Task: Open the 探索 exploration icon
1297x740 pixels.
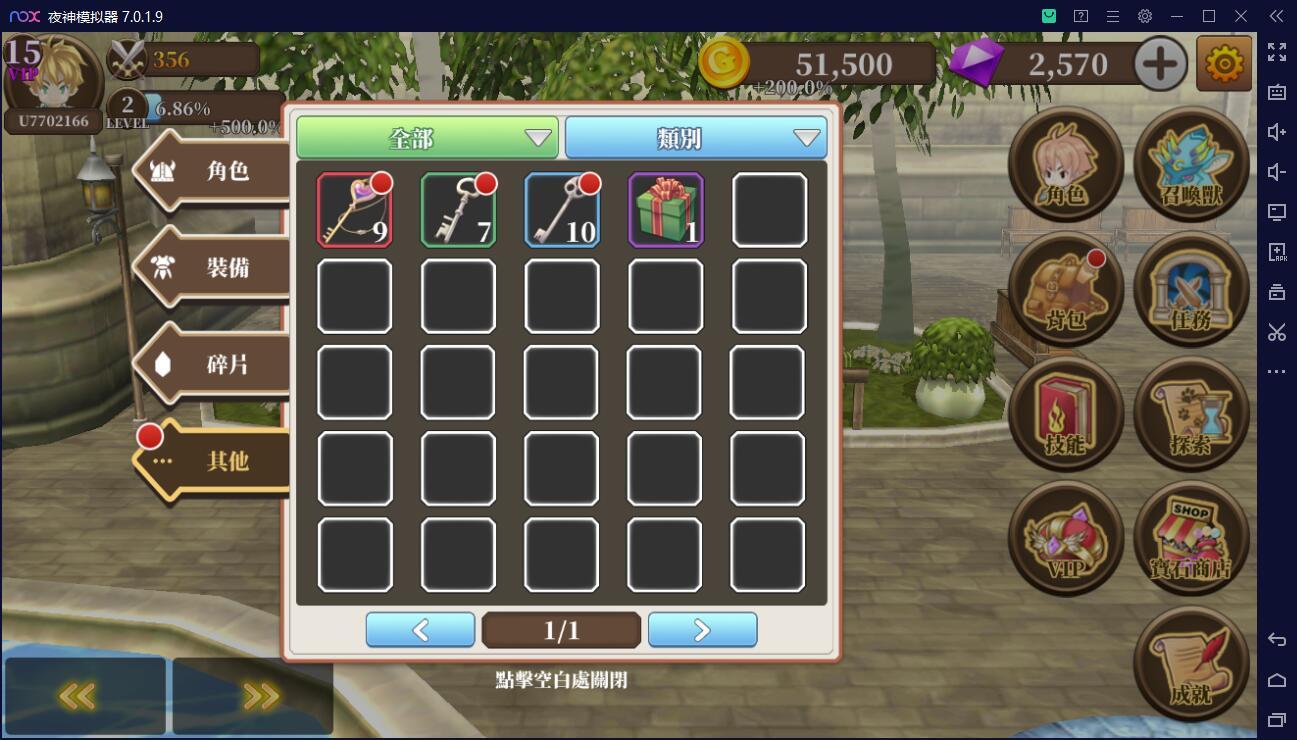Action: pyautogui.click(x=1191, y=412)
